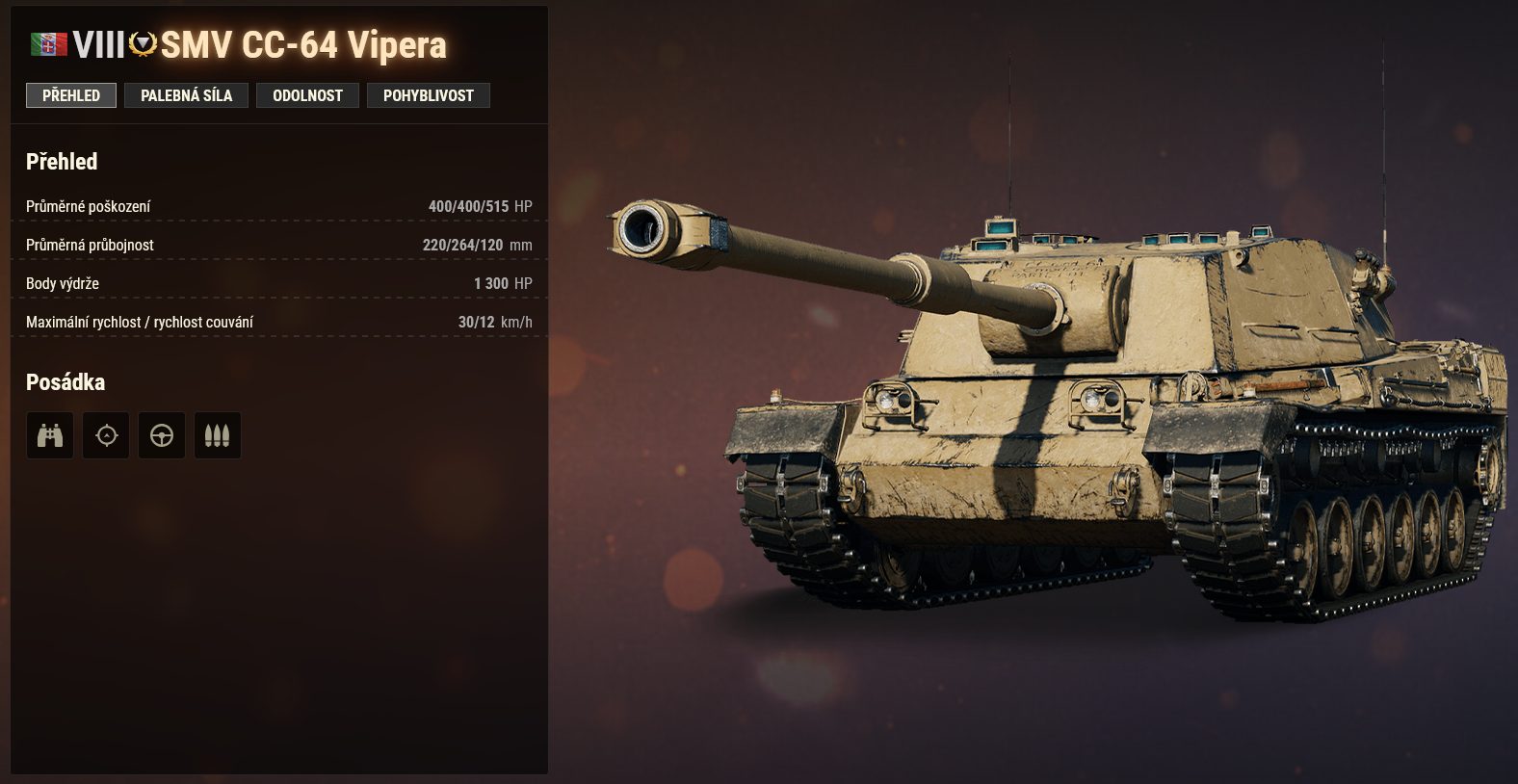Click the crosshair gunner crew icon
Screen dimensions: 1518x784
tap(105, 435)
